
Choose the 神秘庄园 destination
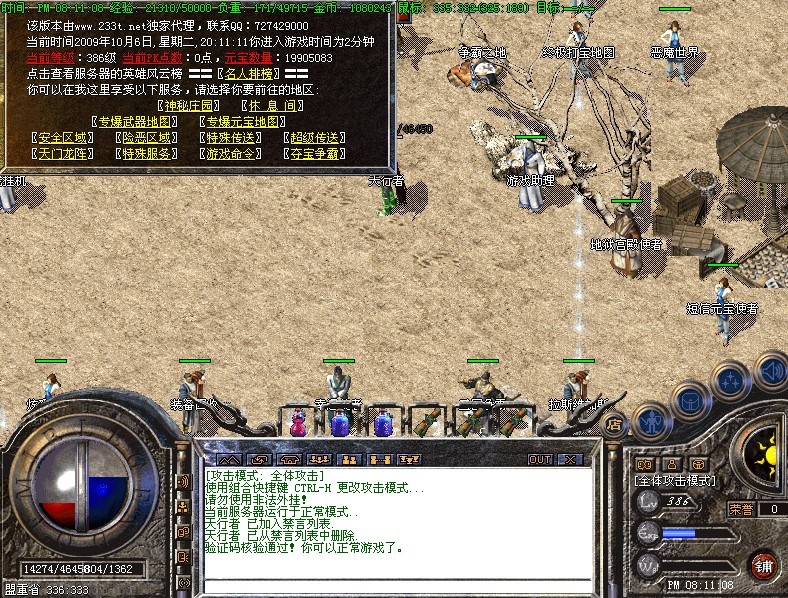188,105
